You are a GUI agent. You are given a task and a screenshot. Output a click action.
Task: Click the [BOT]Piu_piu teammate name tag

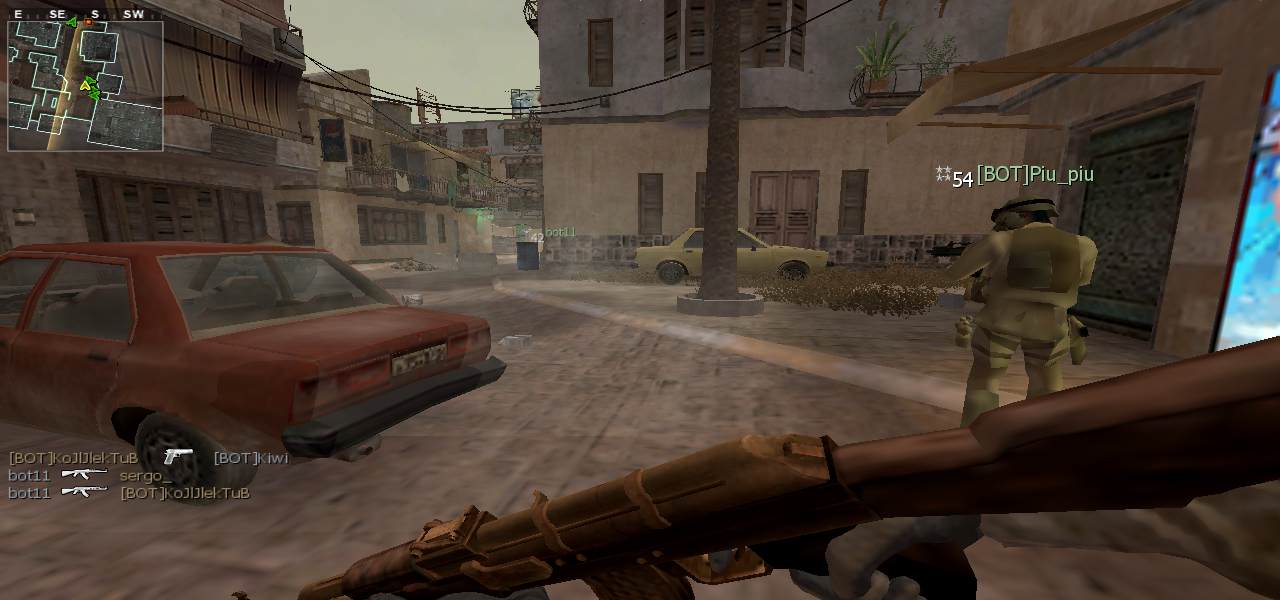point(1034,175)
